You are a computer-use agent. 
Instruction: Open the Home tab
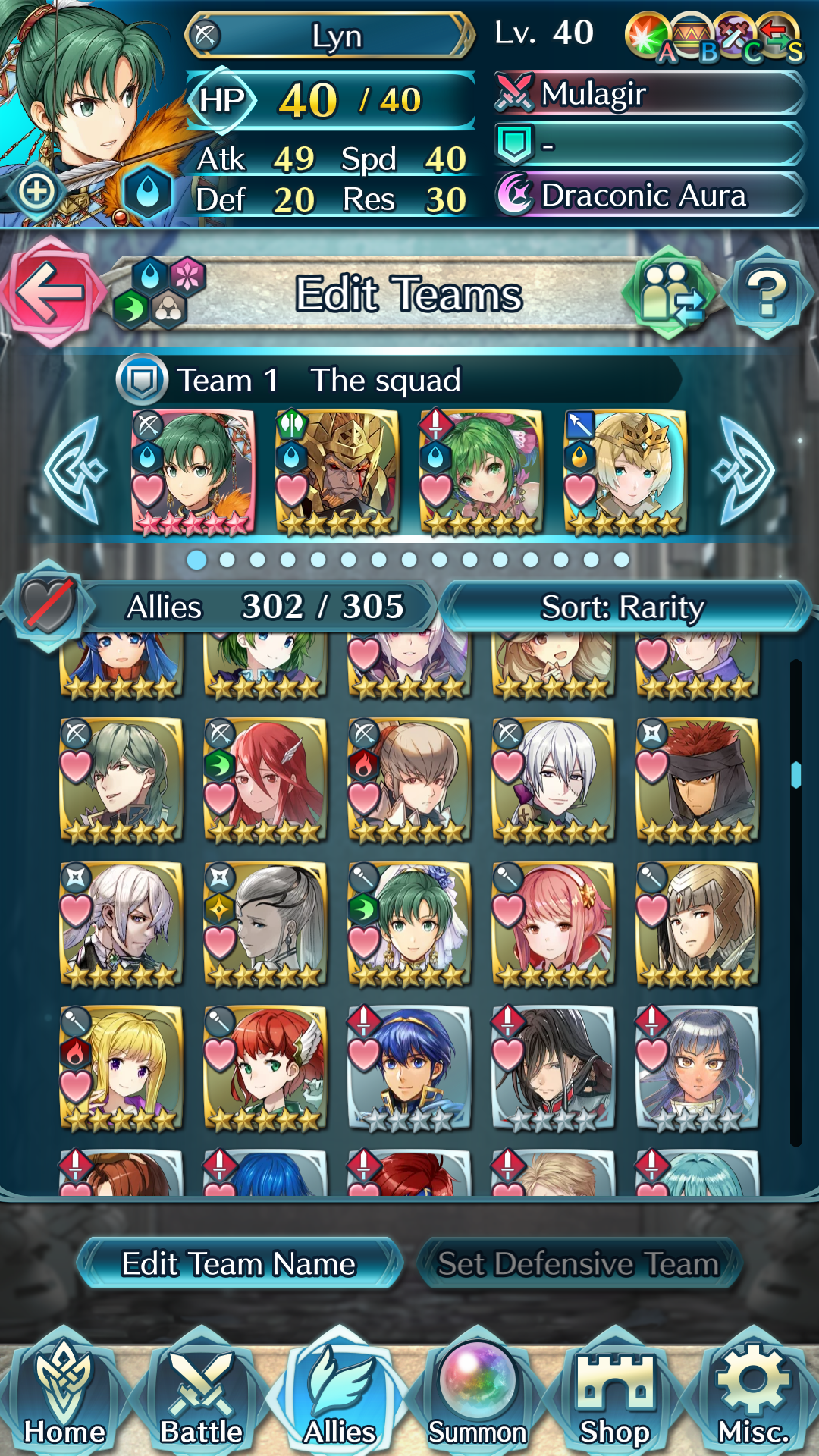click(64, 1395)
